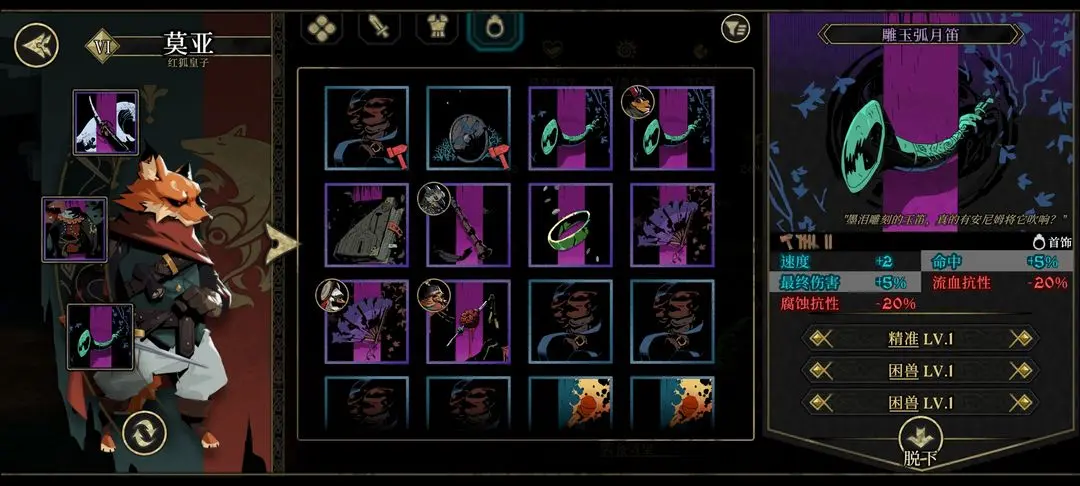Viewport: 1080px width, 486px height.
Task: Choose the green jade ring item
Action: pos(570,225)
